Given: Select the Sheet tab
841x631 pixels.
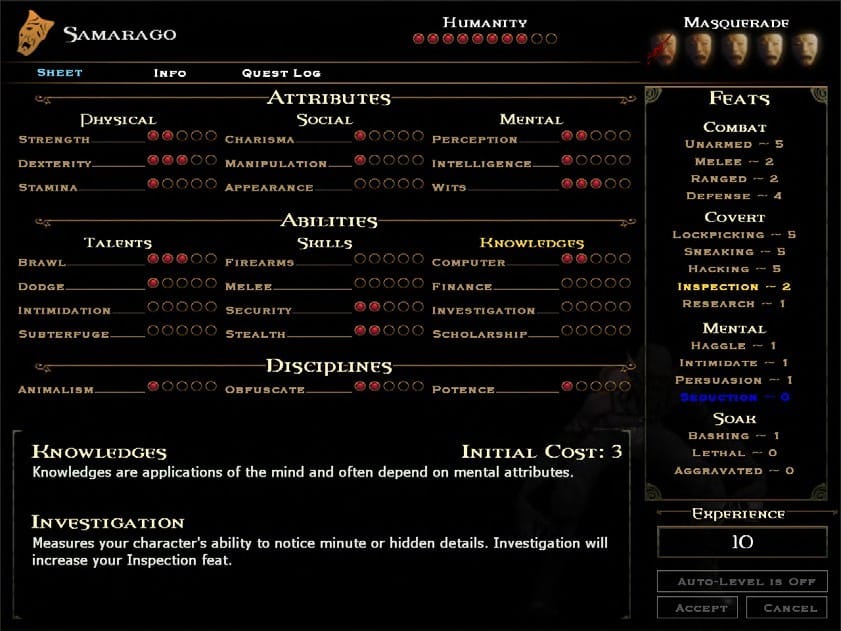Looking at the screenshot, I should [x=59, y=73].
